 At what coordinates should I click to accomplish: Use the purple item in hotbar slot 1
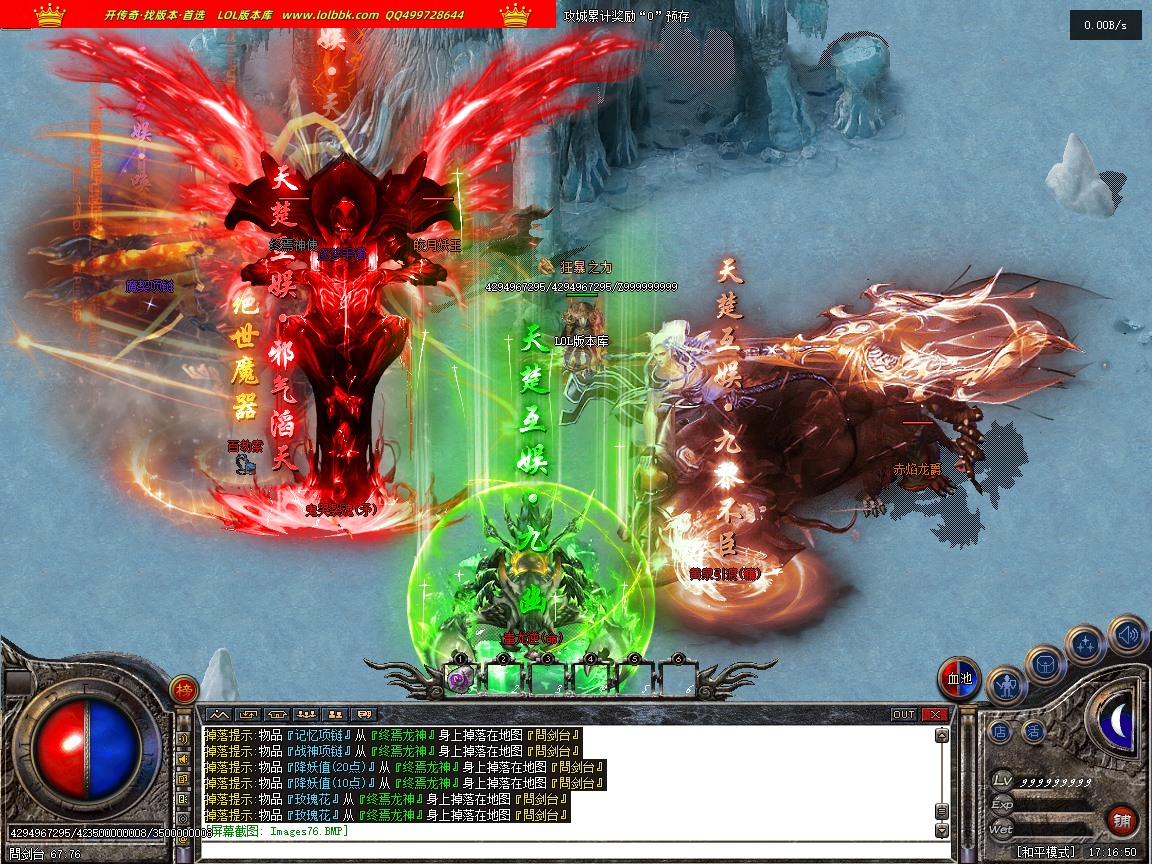(461, 678)
